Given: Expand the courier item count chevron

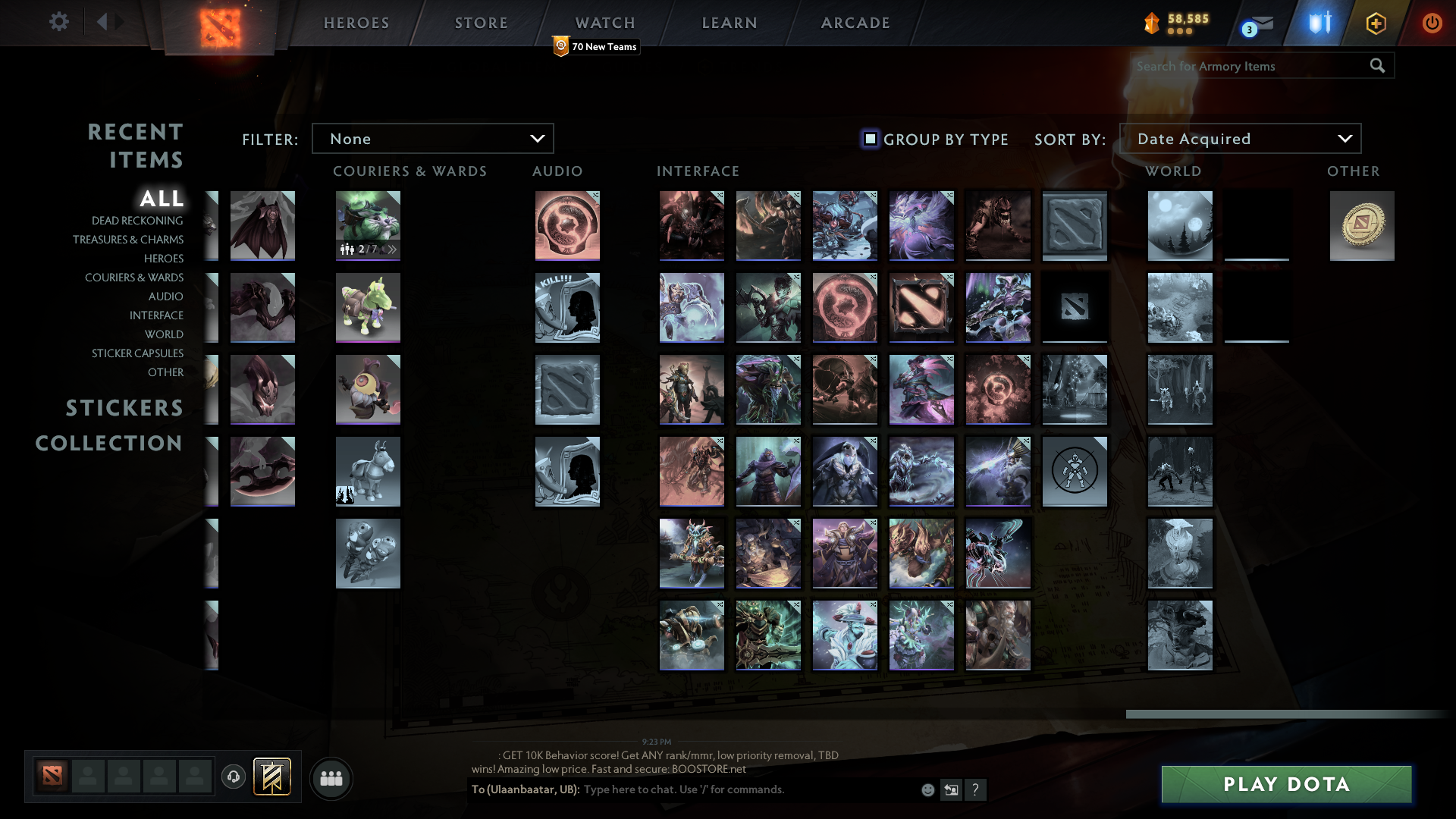Looking at the screenshot, I should (x=391, y=248).
